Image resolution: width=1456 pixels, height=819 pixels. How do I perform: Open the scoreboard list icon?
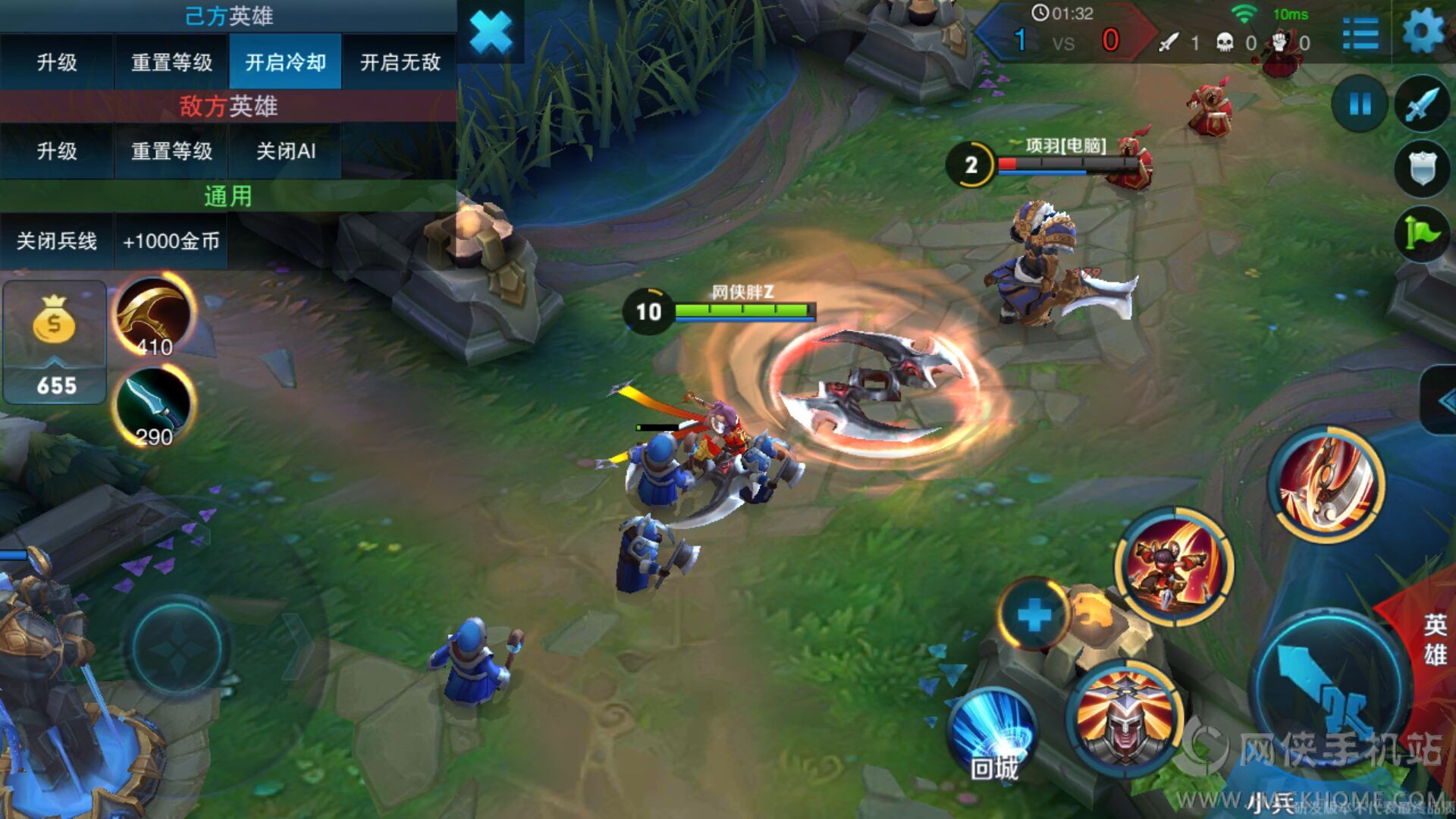click(1360, 34)
